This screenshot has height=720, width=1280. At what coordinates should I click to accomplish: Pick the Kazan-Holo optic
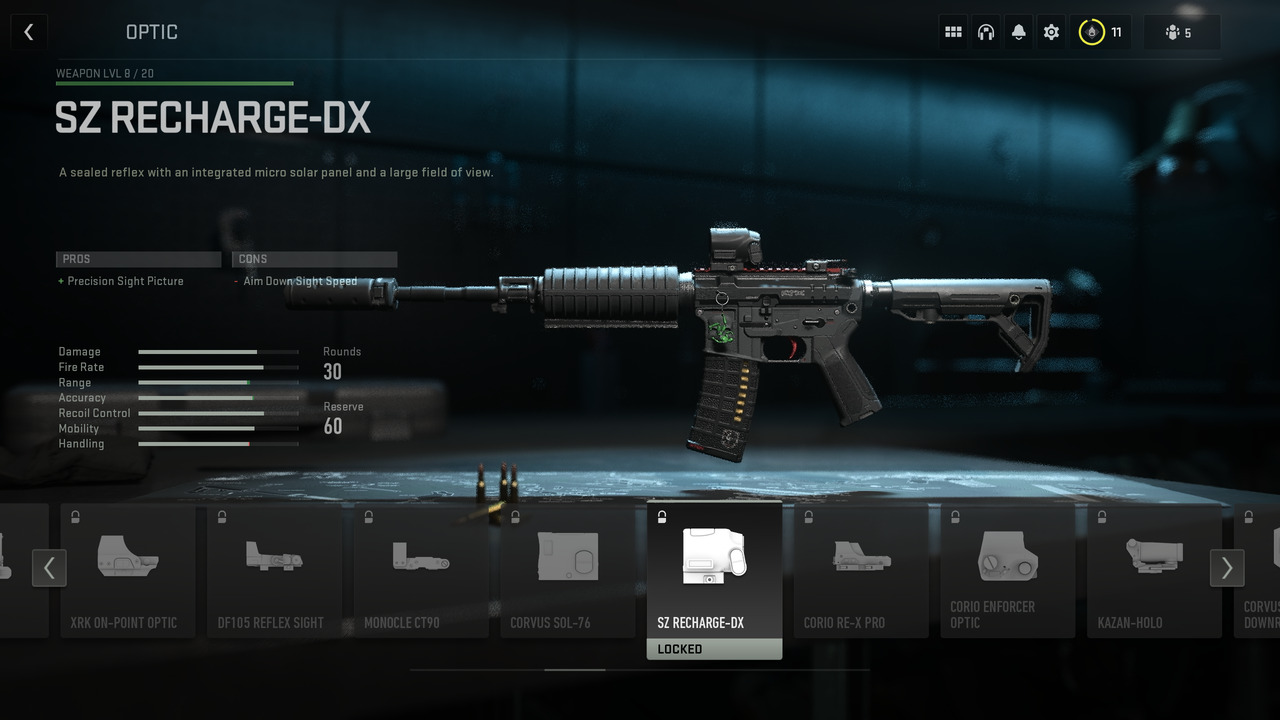click(1154, 570)
